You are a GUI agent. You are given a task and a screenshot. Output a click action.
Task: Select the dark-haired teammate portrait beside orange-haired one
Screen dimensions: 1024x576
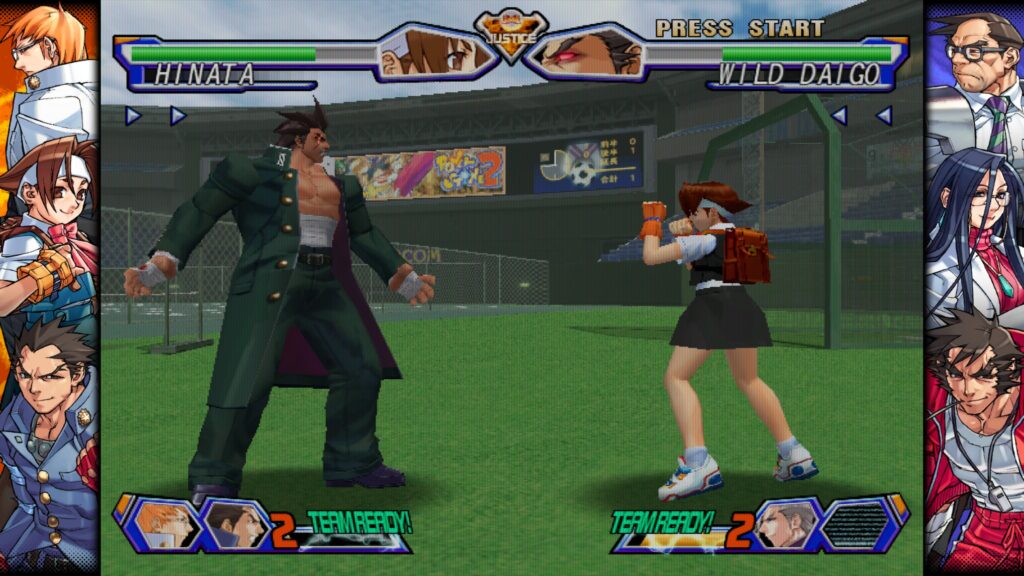click(236, 524)
